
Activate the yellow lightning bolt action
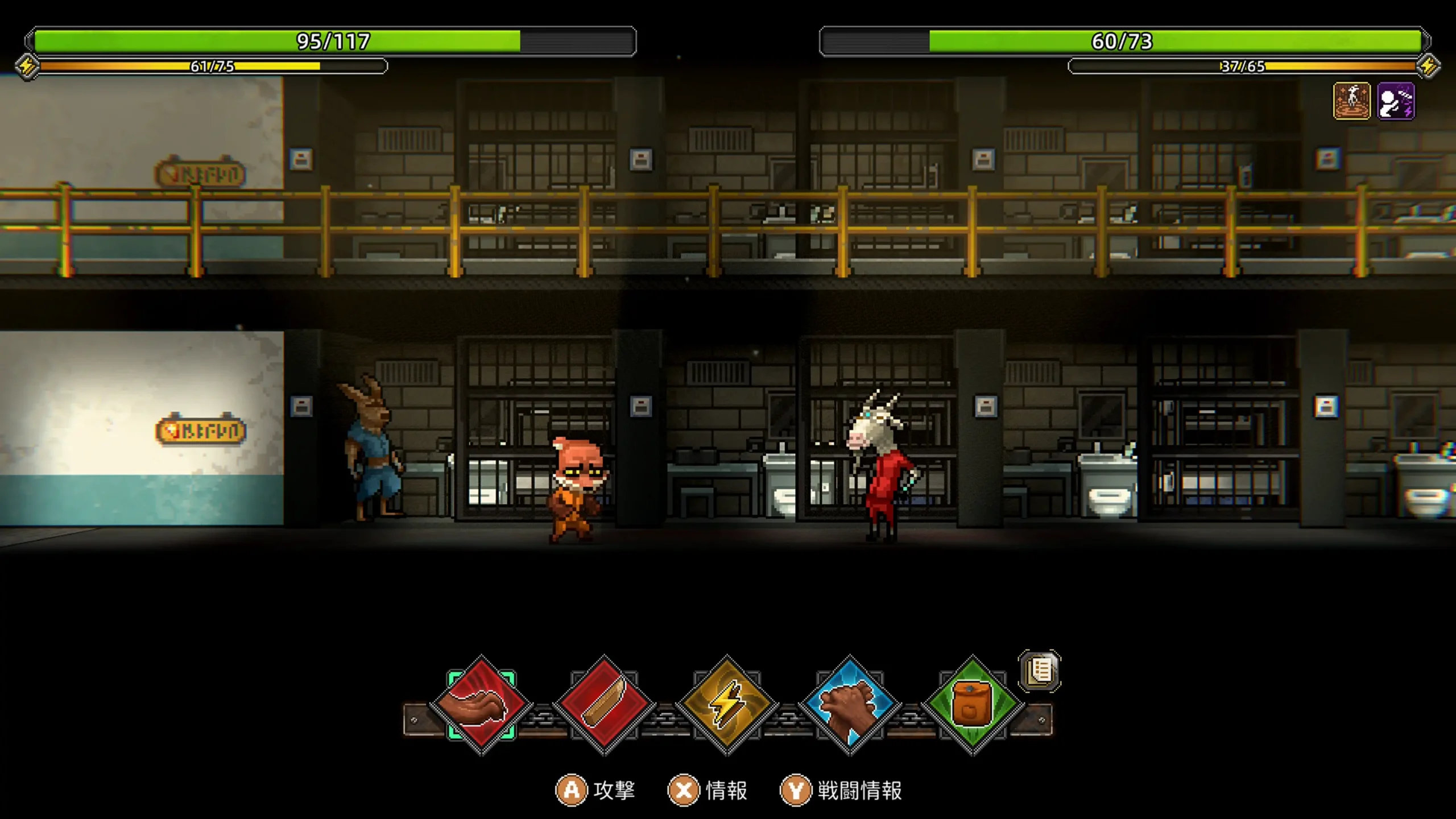[727, 705]
